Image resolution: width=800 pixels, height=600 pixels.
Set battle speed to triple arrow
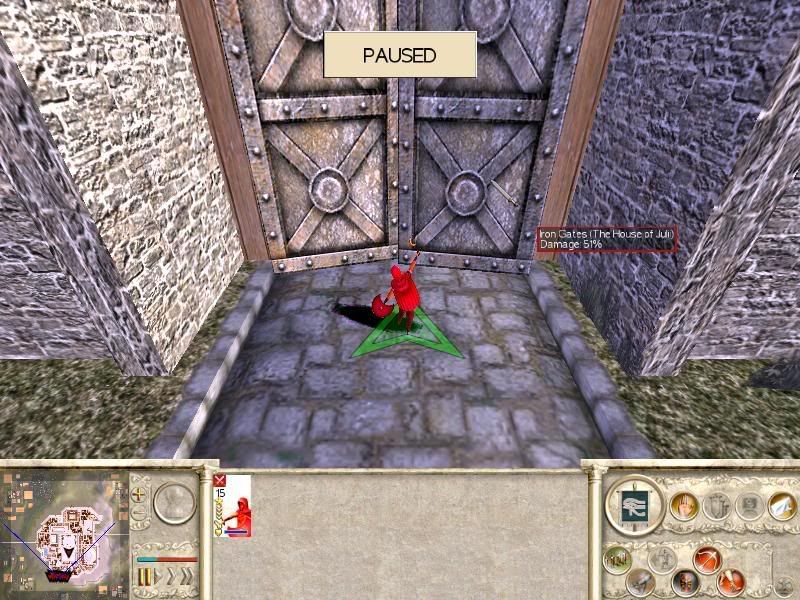pyautogui.click(x=188, y=577)
